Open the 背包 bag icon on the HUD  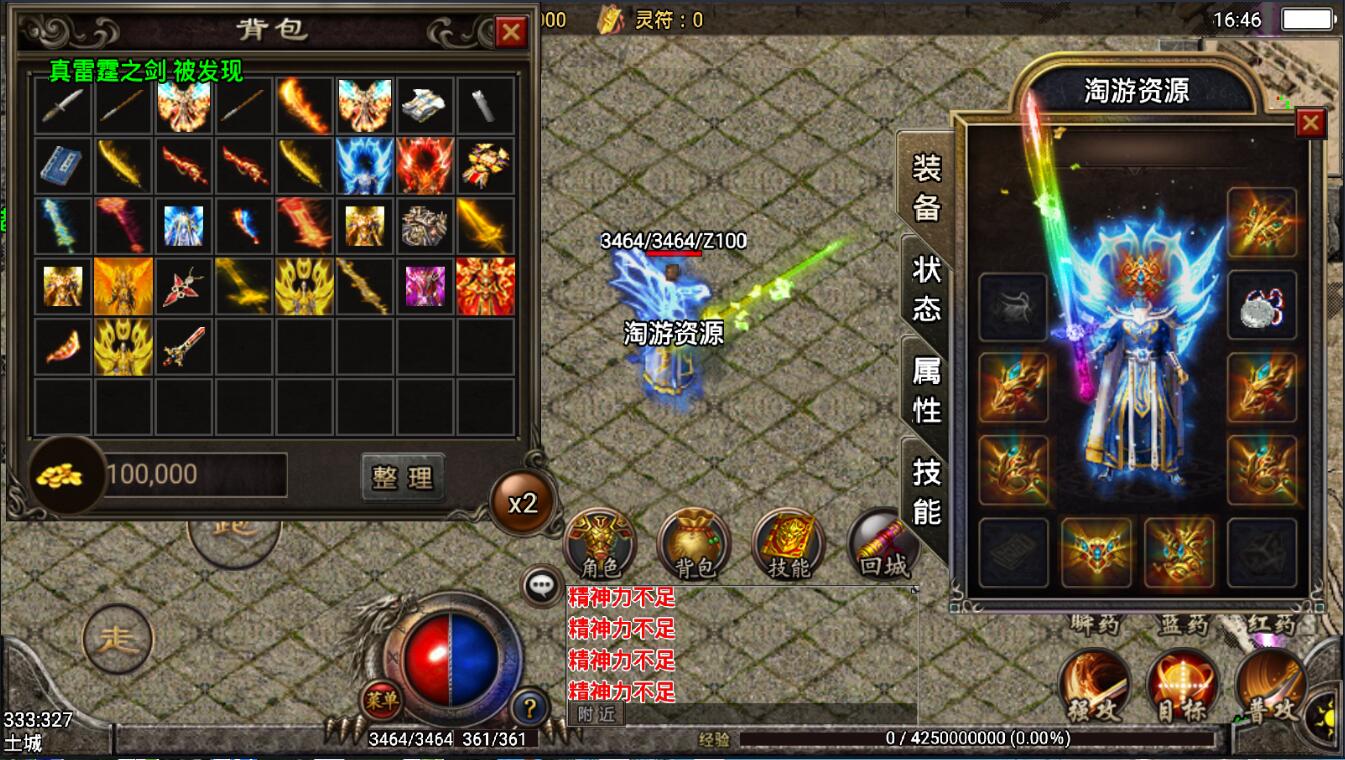[694, 545]
